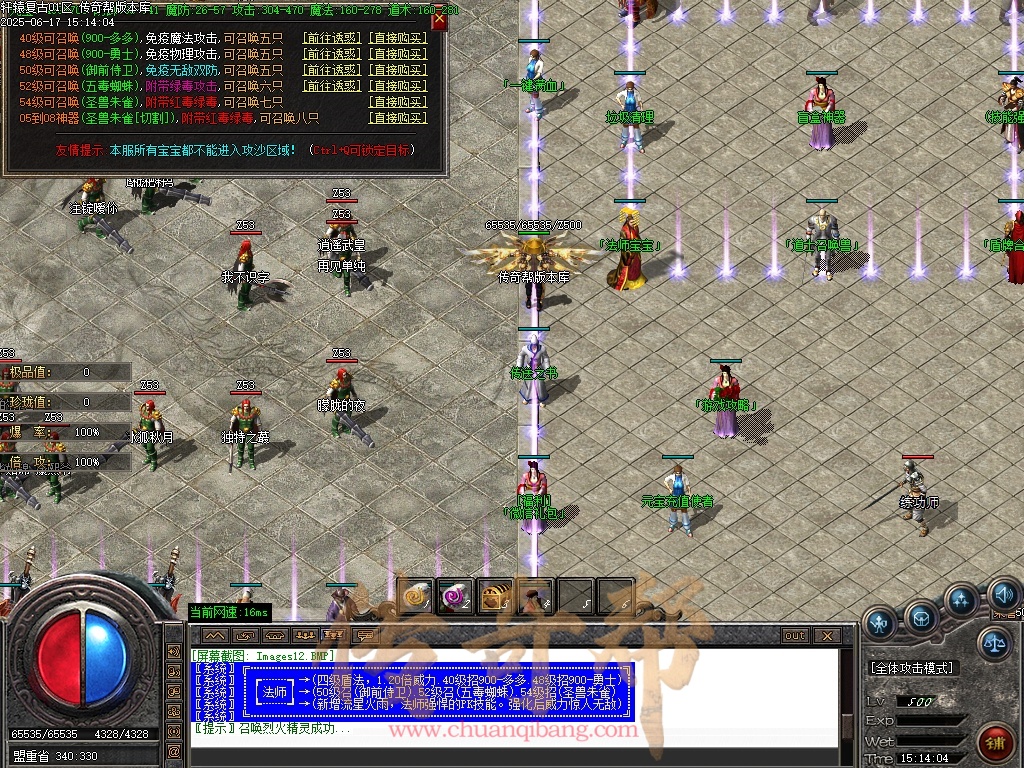Viewport: 1024px width, 768px height.
Task: Buy the 五毒蜘蛛 summon directly
Action: click(397, 86)
